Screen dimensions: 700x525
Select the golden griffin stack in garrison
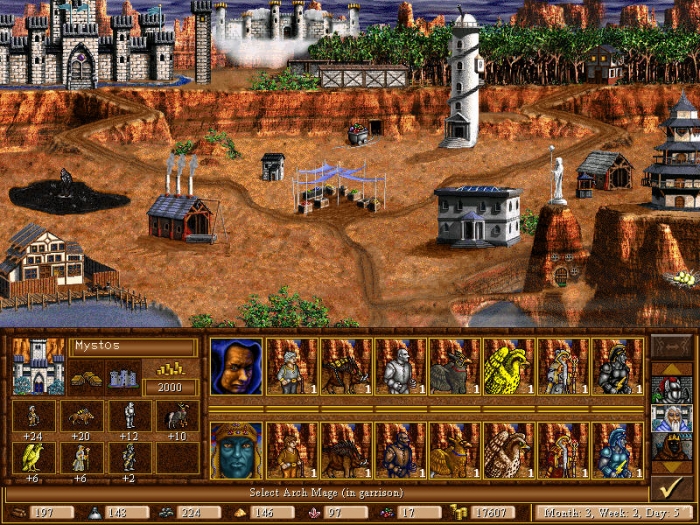click(508, 365)
